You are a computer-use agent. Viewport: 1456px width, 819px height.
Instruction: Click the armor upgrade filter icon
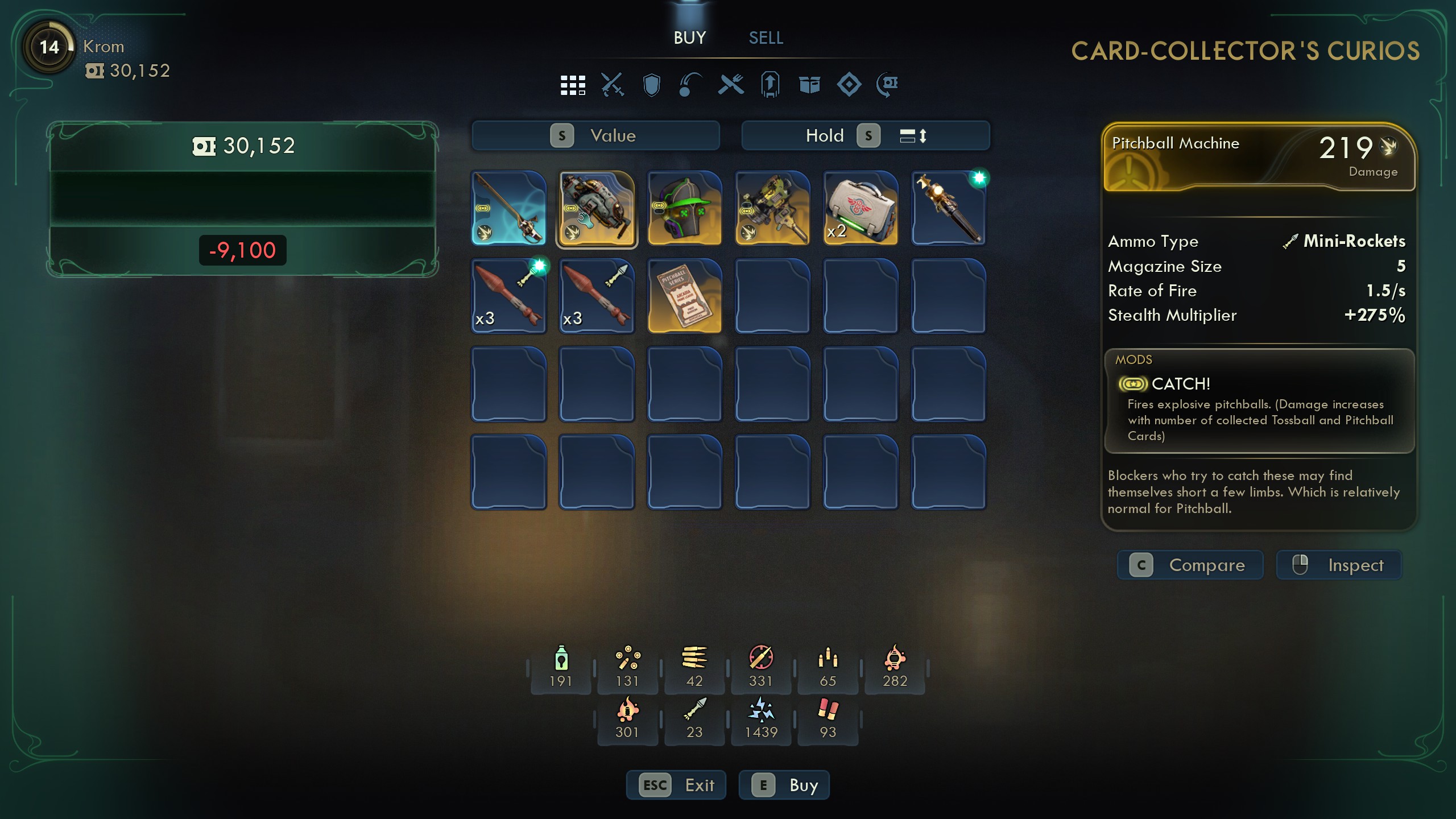click(770, 85)
